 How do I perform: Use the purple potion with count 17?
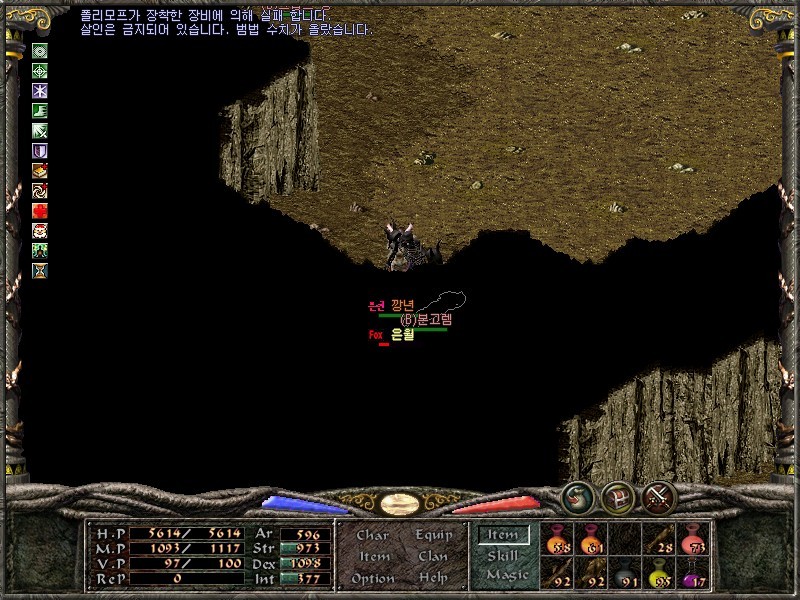coord(693,572)
